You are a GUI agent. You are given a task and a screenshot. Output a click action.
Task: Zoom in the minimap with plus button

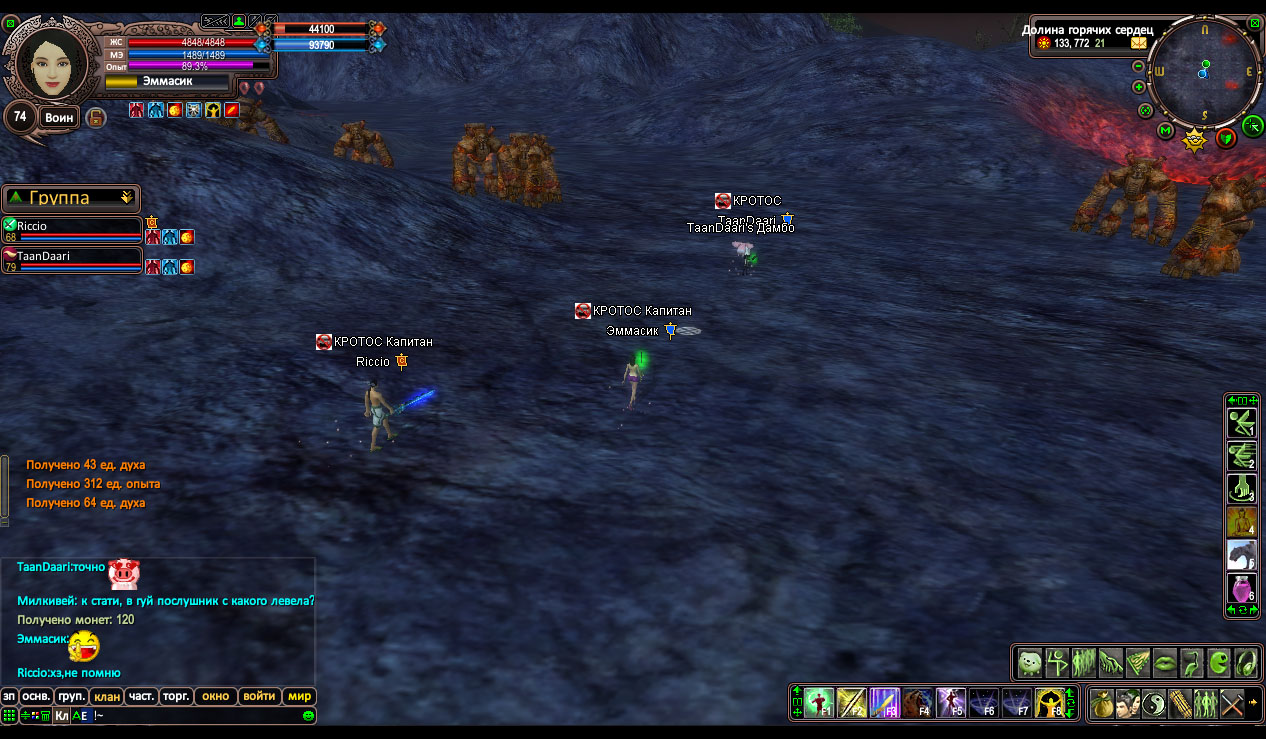tap(1139, 87)
